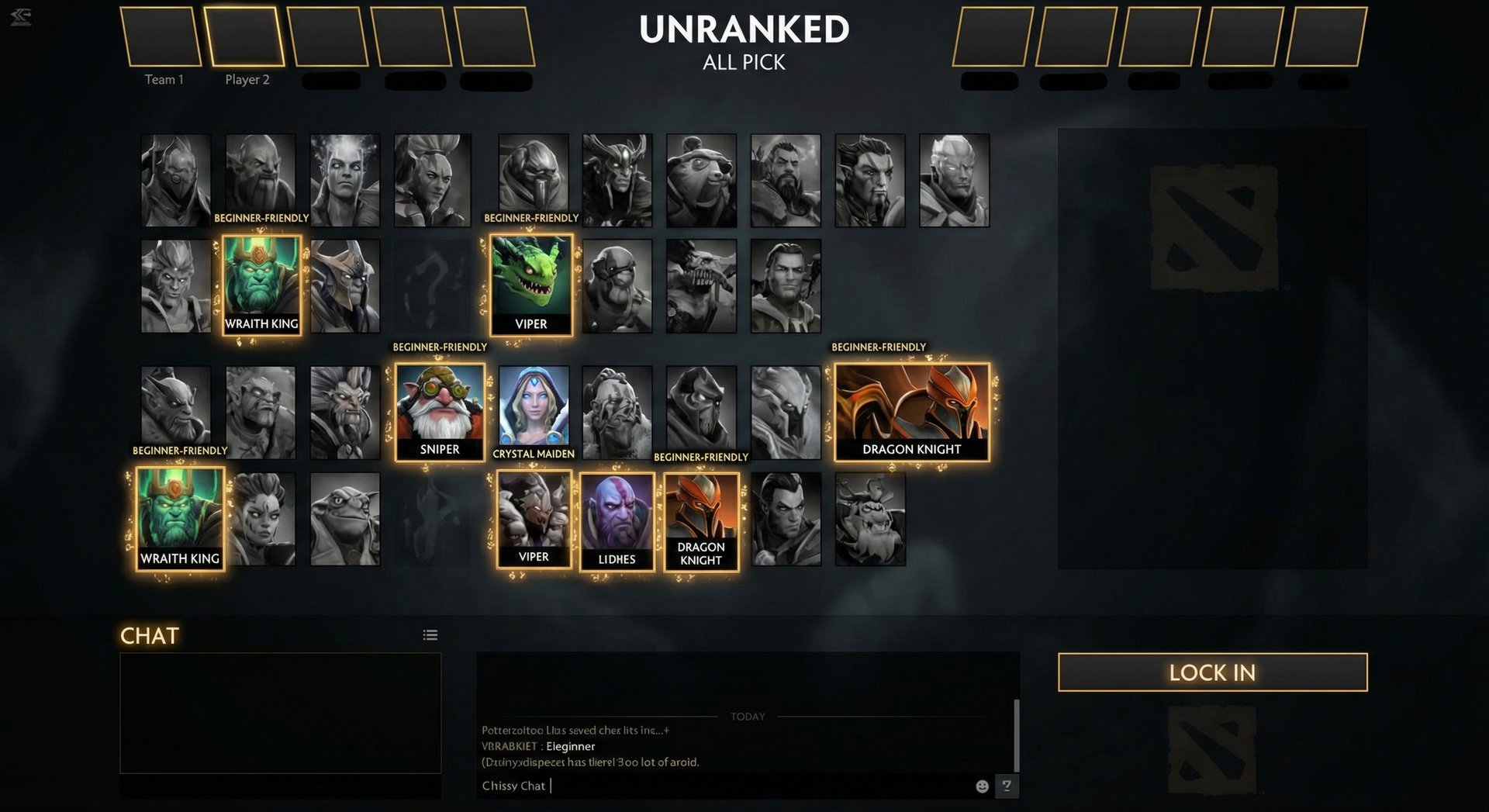Select the suggested Wraith King below Beginner-Friendly label
The height and width of the screenshot is (812, 1489).
(x=180, y=517)
